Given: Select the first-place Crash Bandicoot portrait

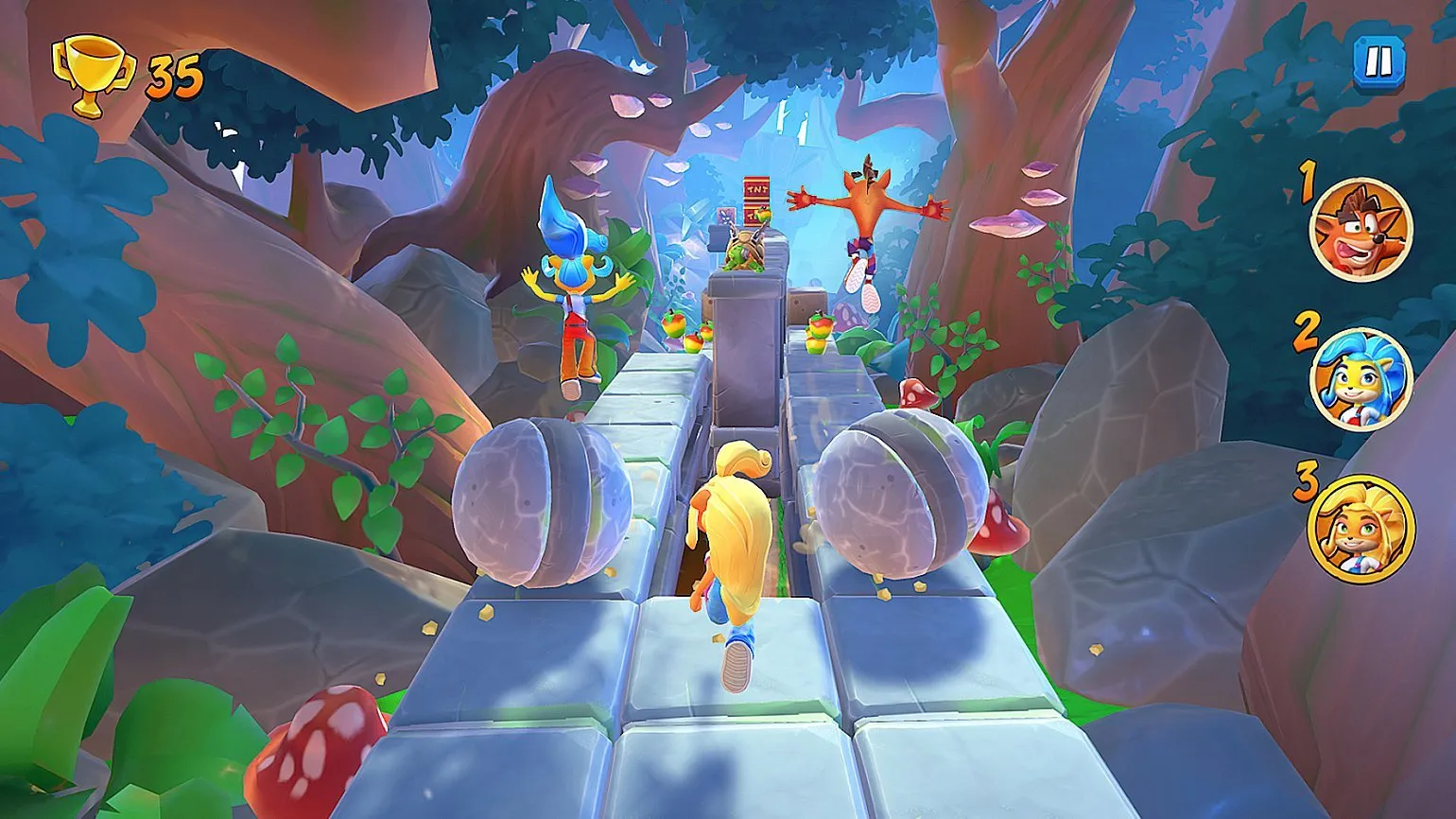Looking at the screenshot, I should click(1361, 230).
